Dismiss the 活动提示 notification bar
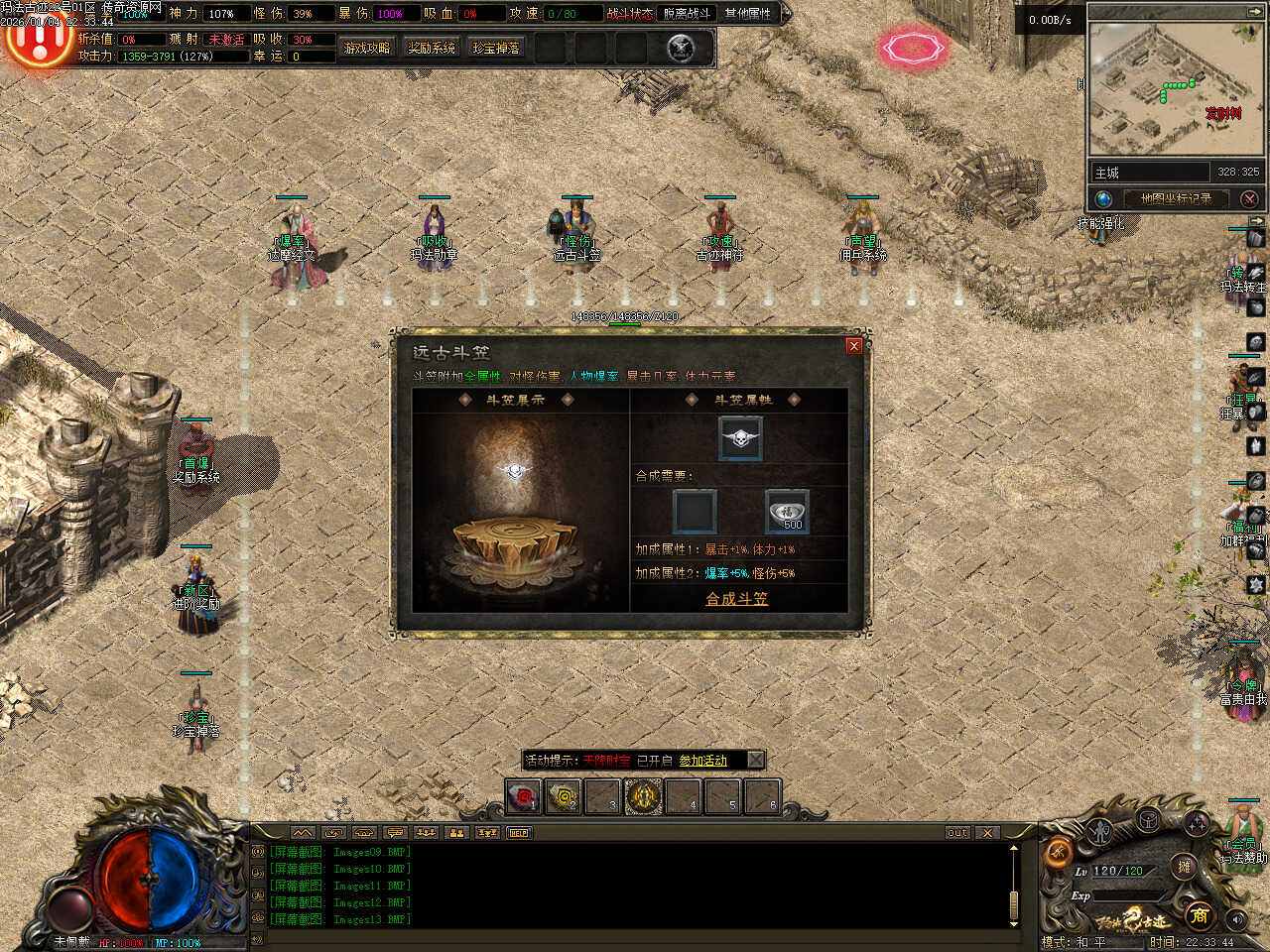 click(755, 760)
